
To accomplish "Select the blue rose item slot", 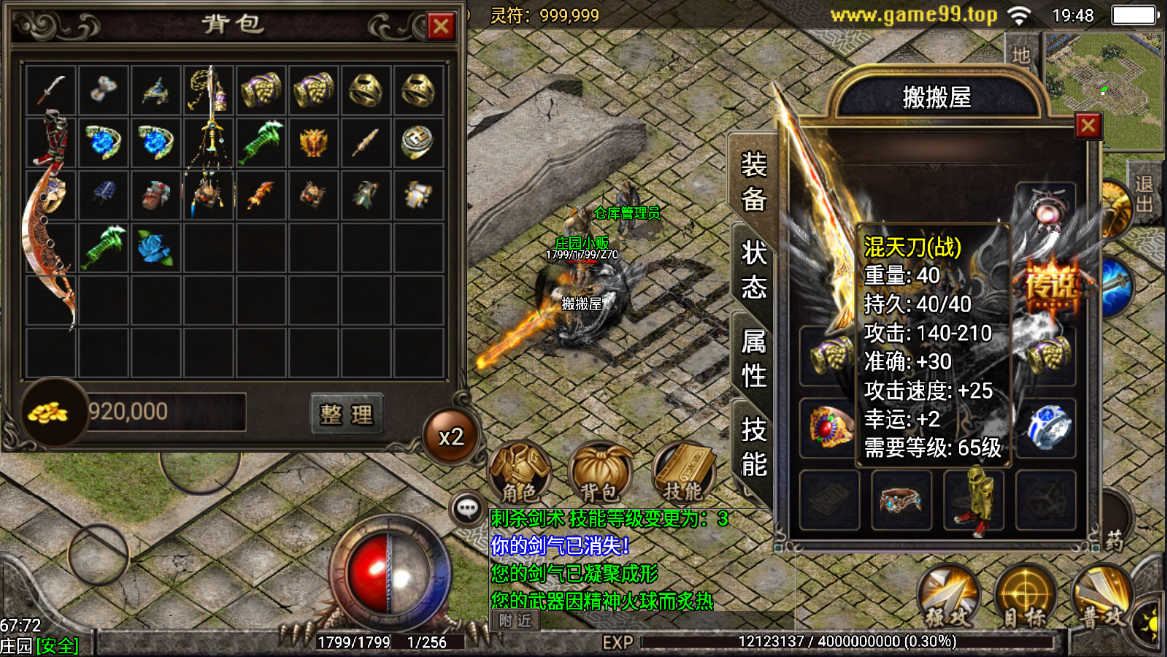I will (x=156, y=247).
